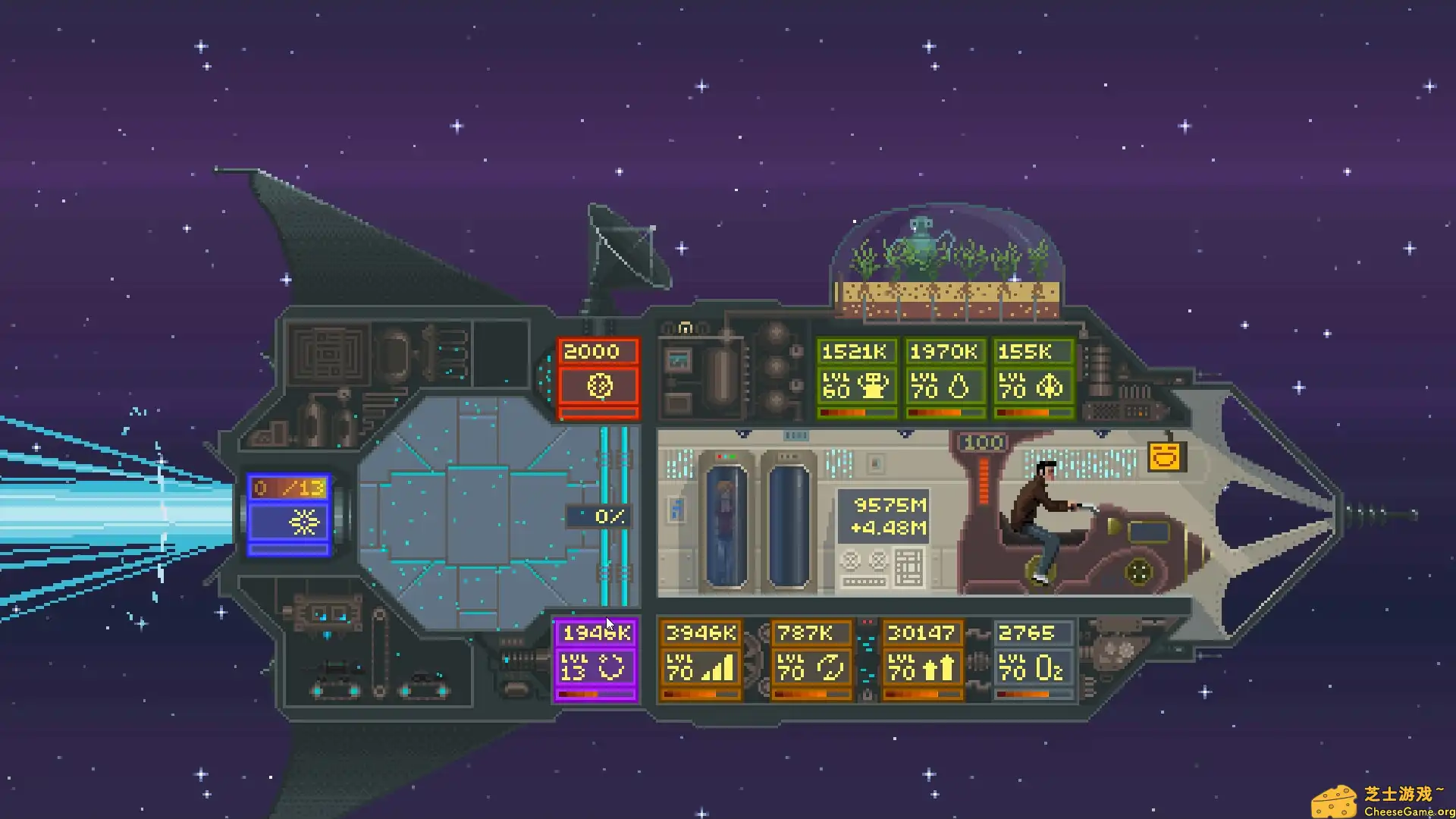Click the yellow mug icon in the cockpit
The width and height of the screenshot is (1456, 819).
click(x=1166, y=456)
